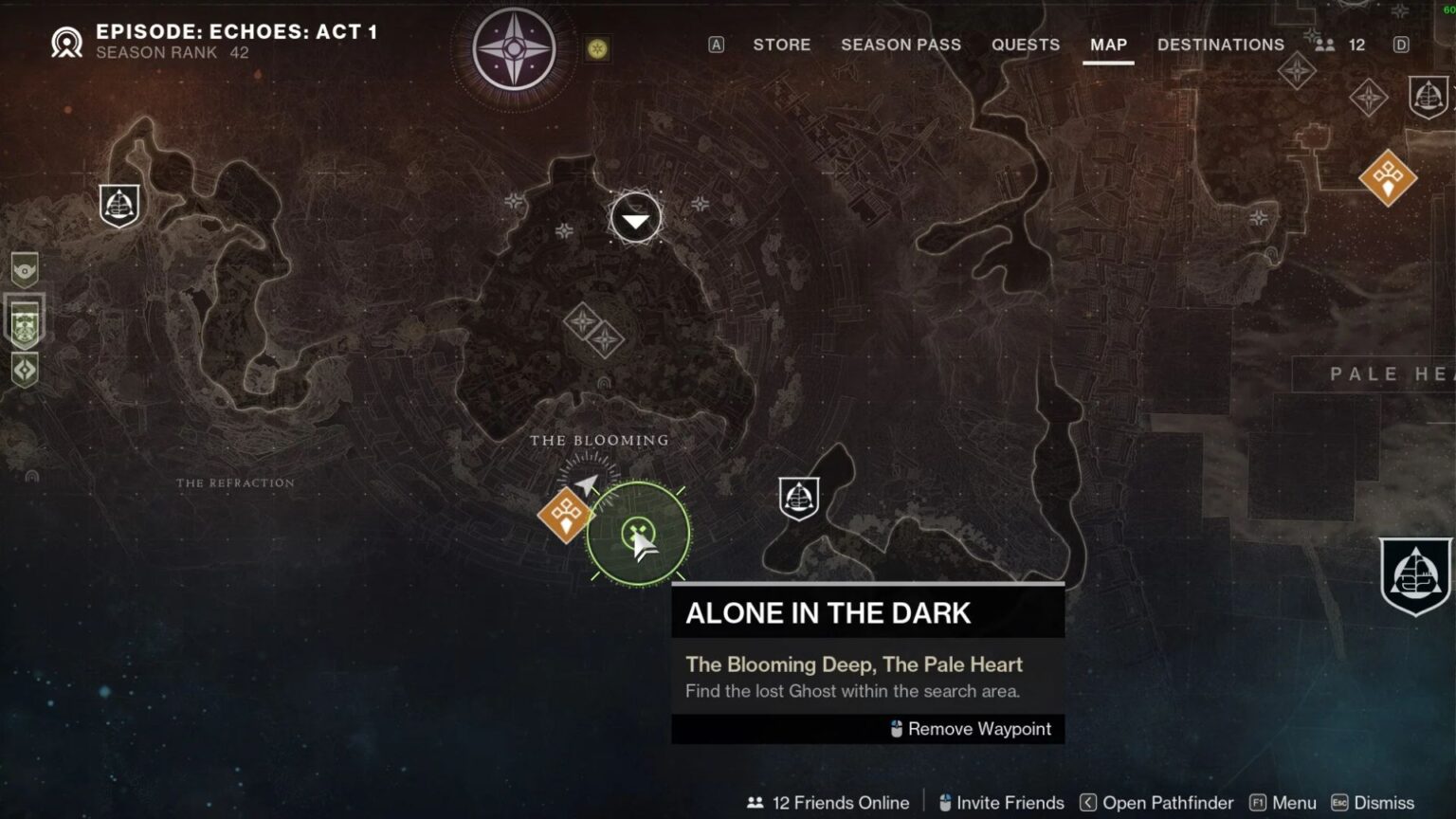This screenshot has height=819, width=1456.
Task: Select the green Alone in the Dark search marker
Action: [x=636, y=532]
